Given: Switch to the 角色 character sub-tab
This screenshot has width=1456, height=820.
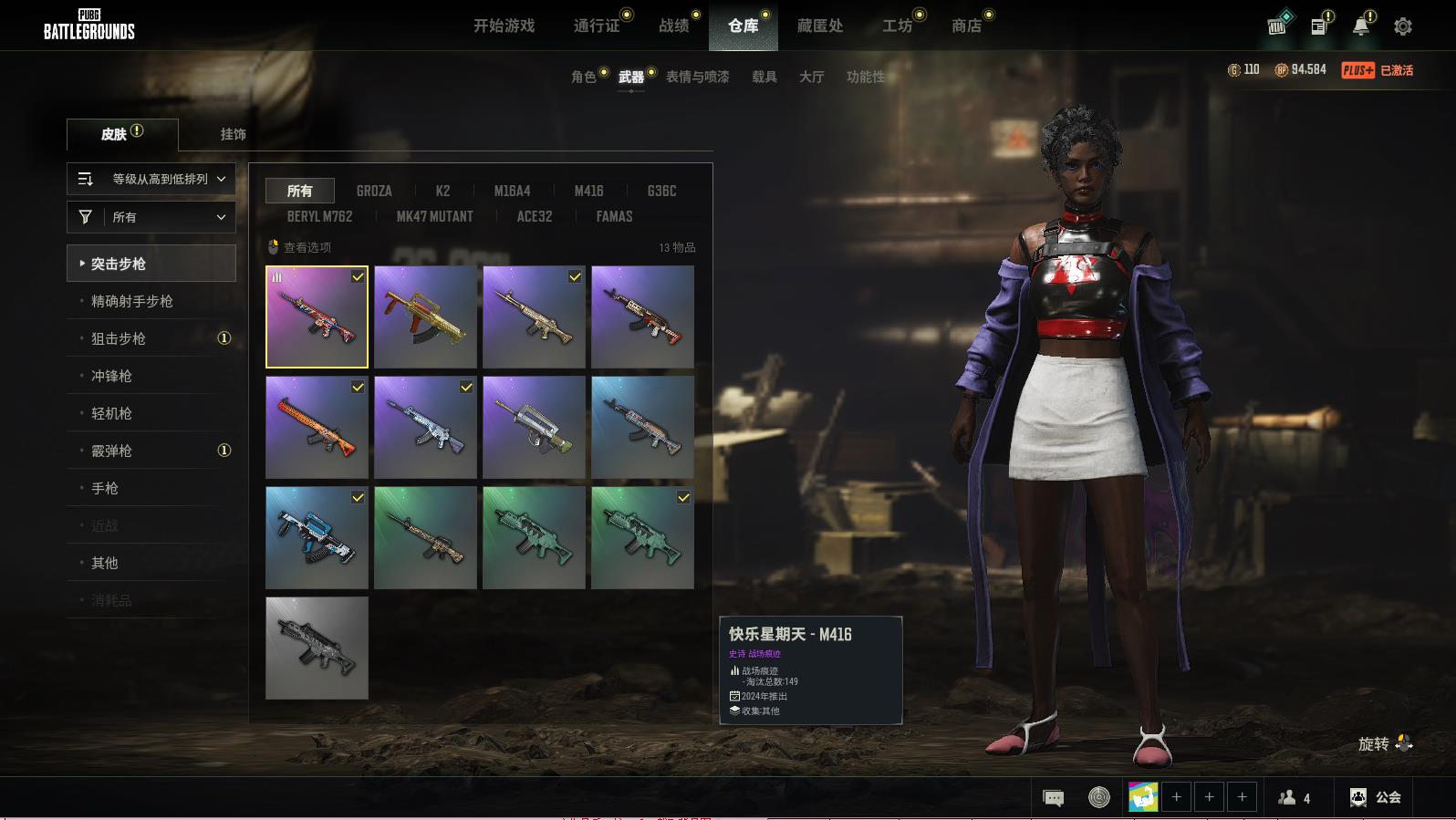Looking at the screenshot, I should [583, 77].
